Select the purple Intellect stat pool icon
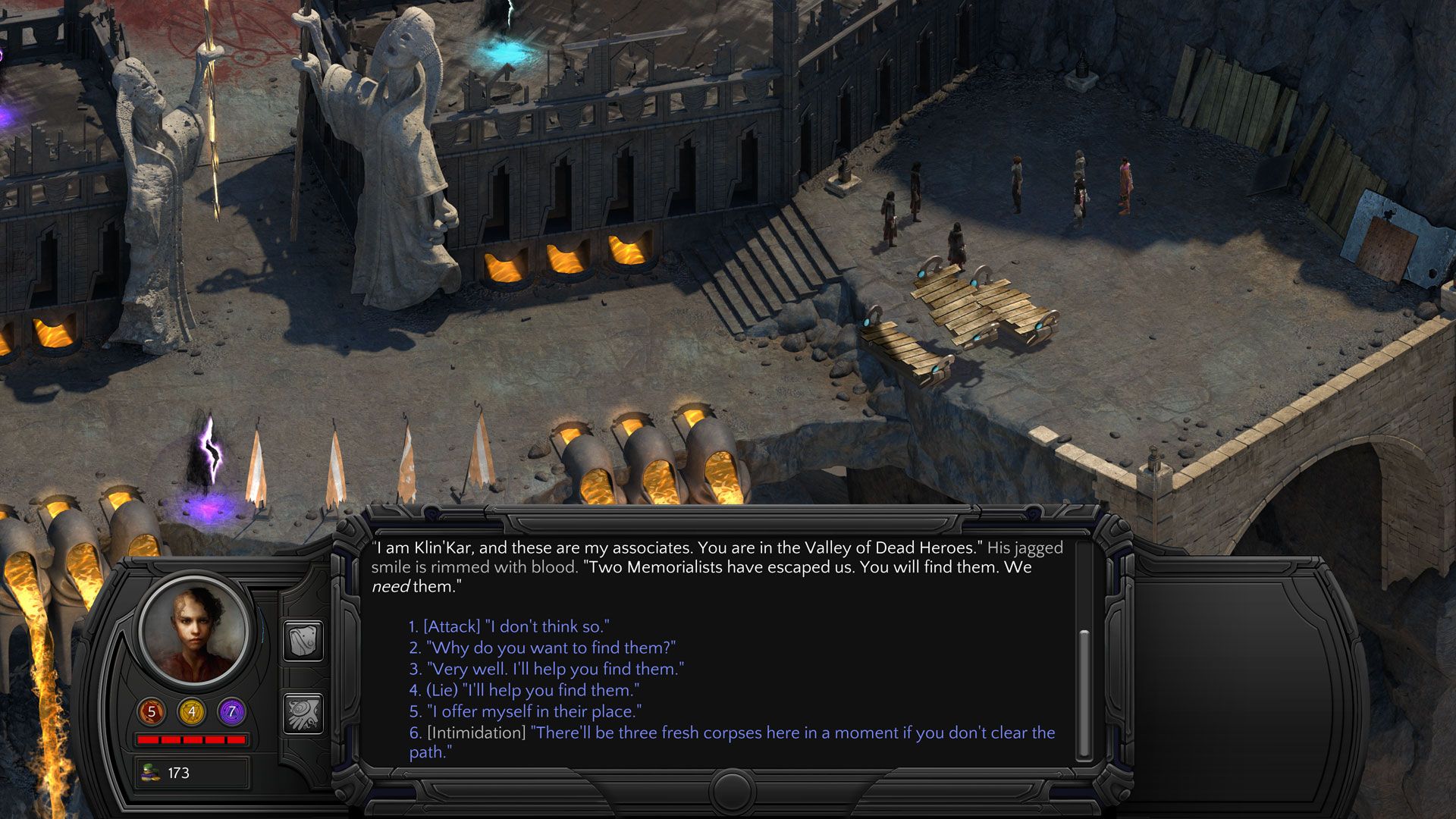The width and height of the screenshot is (1456, 819). point(232,711)
